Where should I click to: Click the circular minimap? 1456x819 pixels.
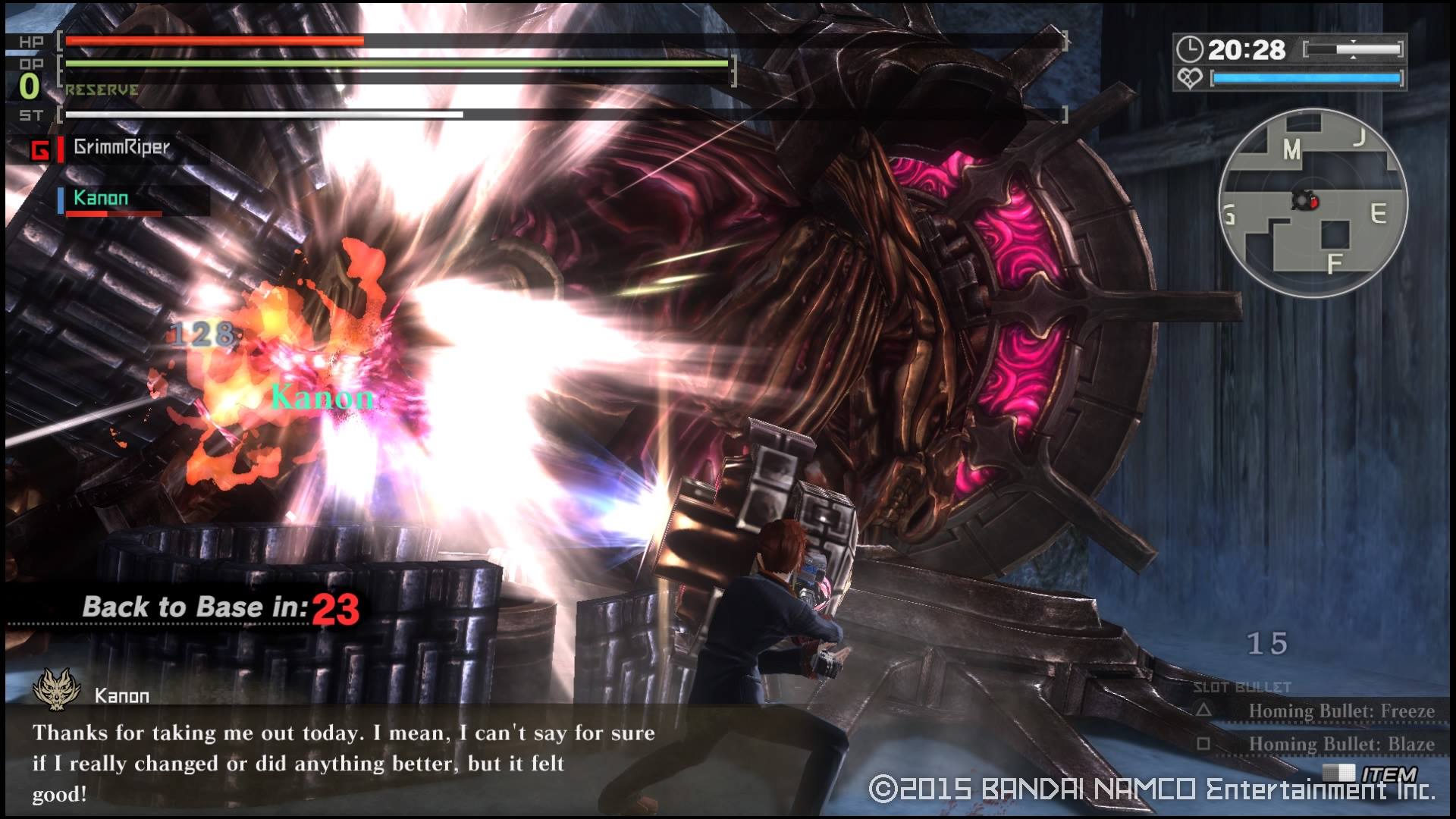tap(1313, 203)
